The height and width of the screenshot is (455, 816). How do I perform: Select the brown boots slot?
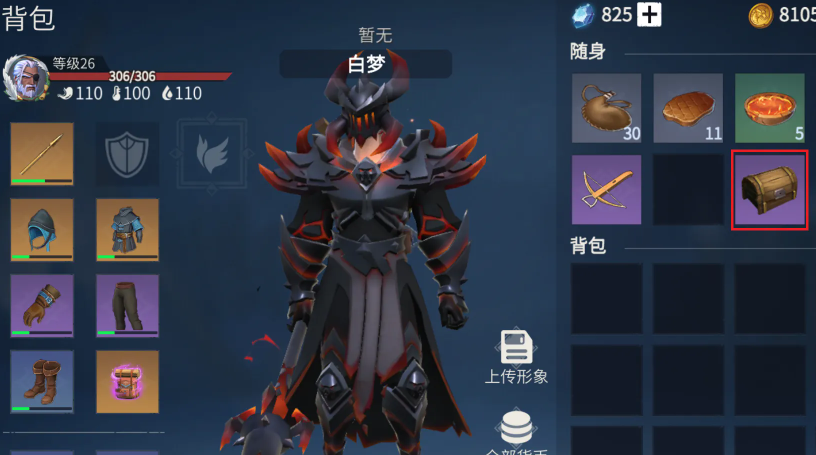tap(42, 381)
